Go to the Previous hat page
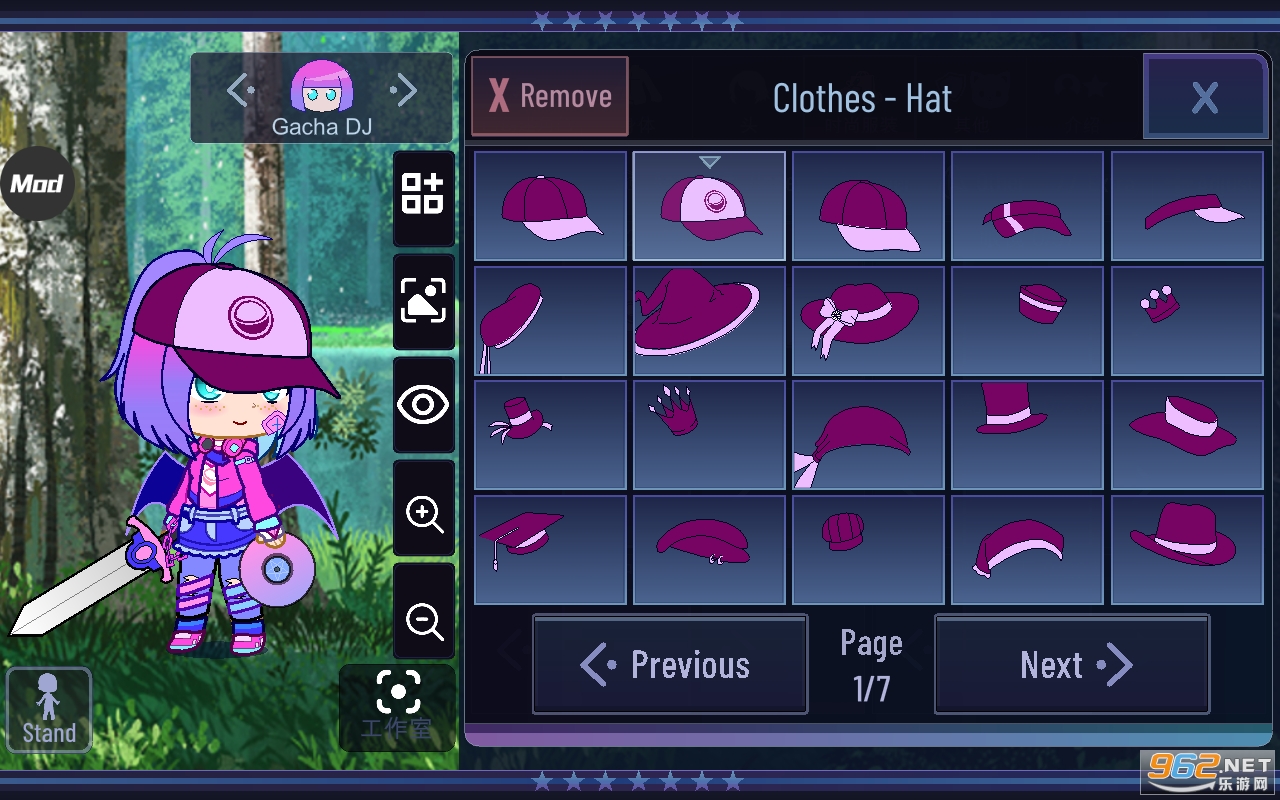The image size is (1280, 800). tap(670, 664)
